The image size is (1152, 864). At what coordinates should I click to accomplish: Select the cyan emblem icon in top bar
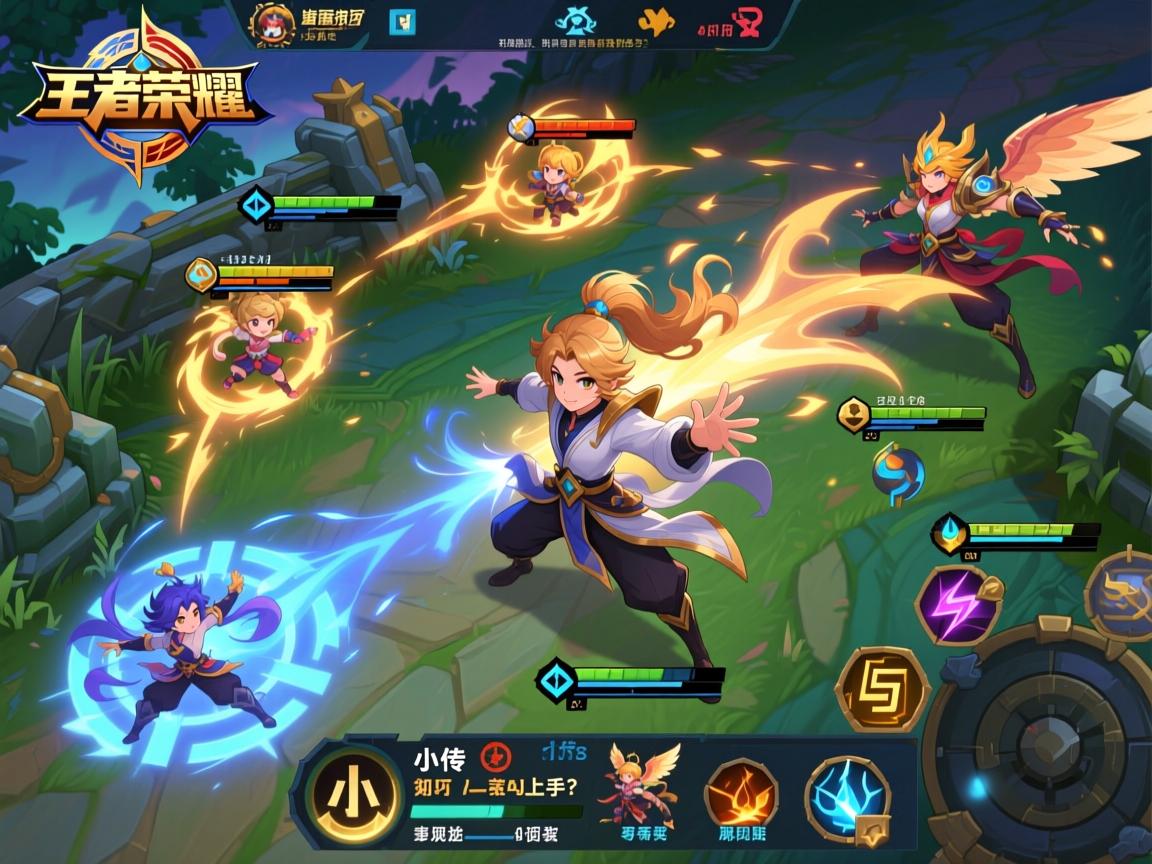tap(576, 21)
